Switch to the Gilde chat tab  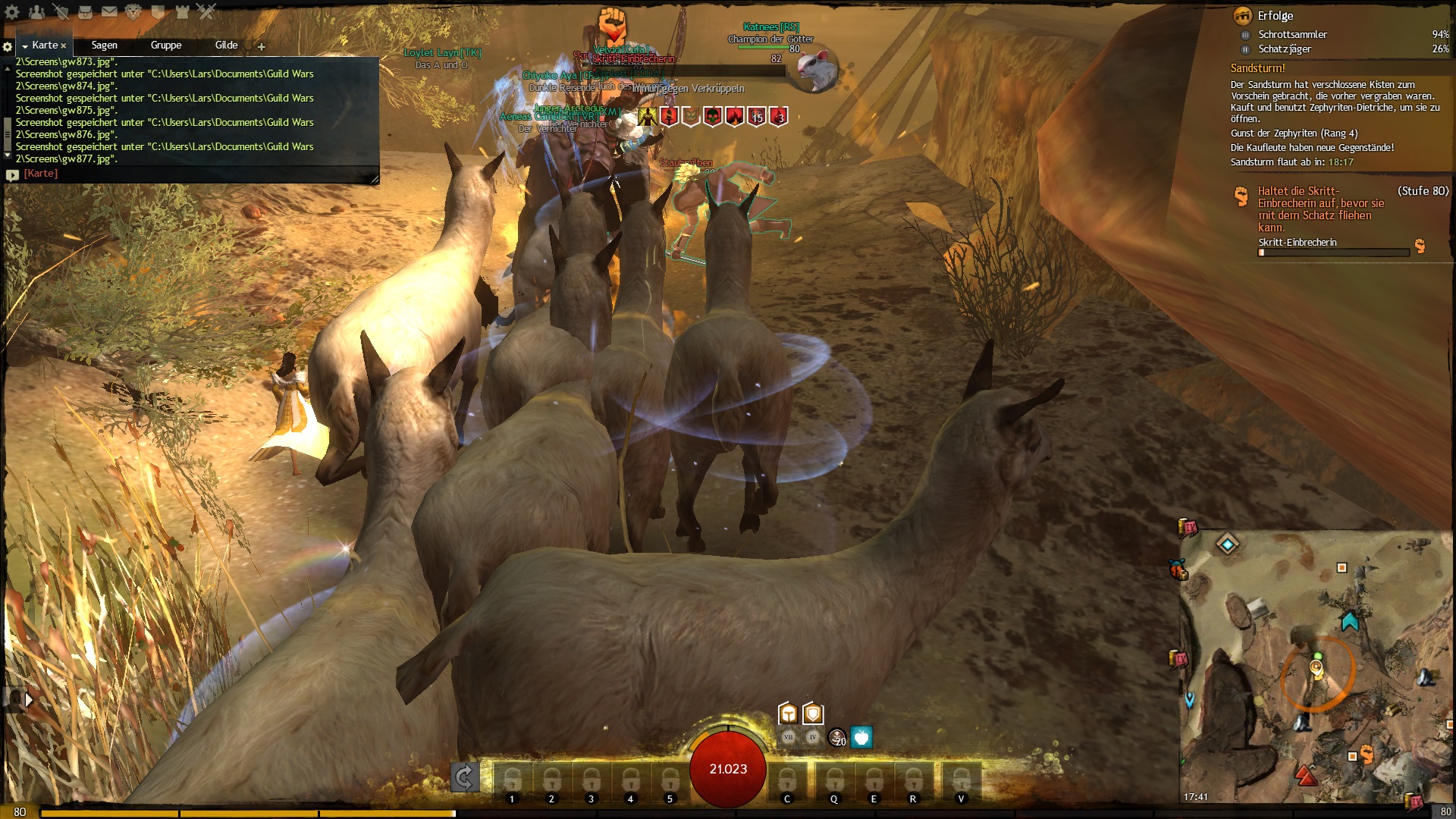pos(226,45)
